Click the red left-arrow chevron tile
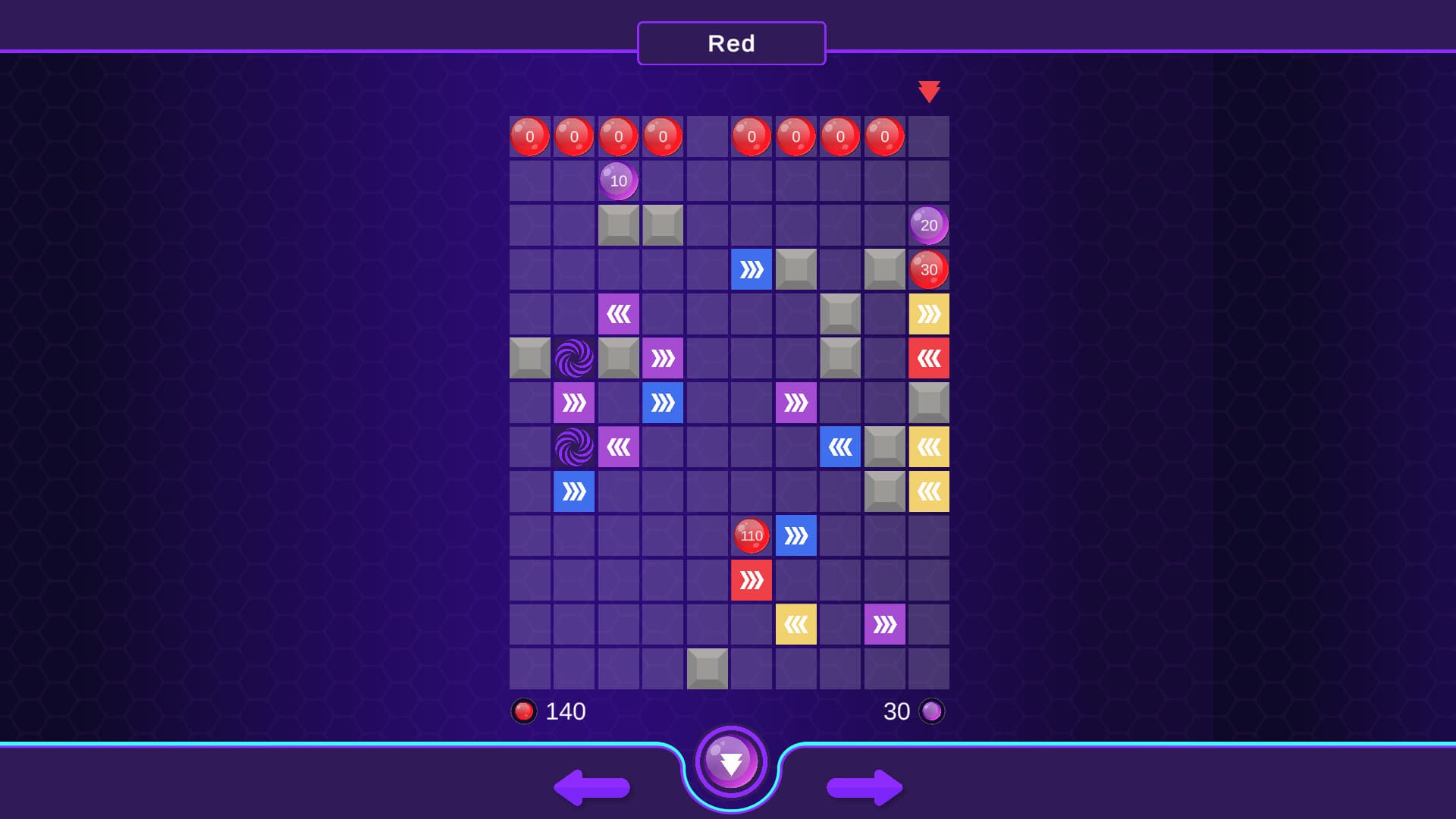Screen dimensions: 1456x819 [x=929, y=358]
